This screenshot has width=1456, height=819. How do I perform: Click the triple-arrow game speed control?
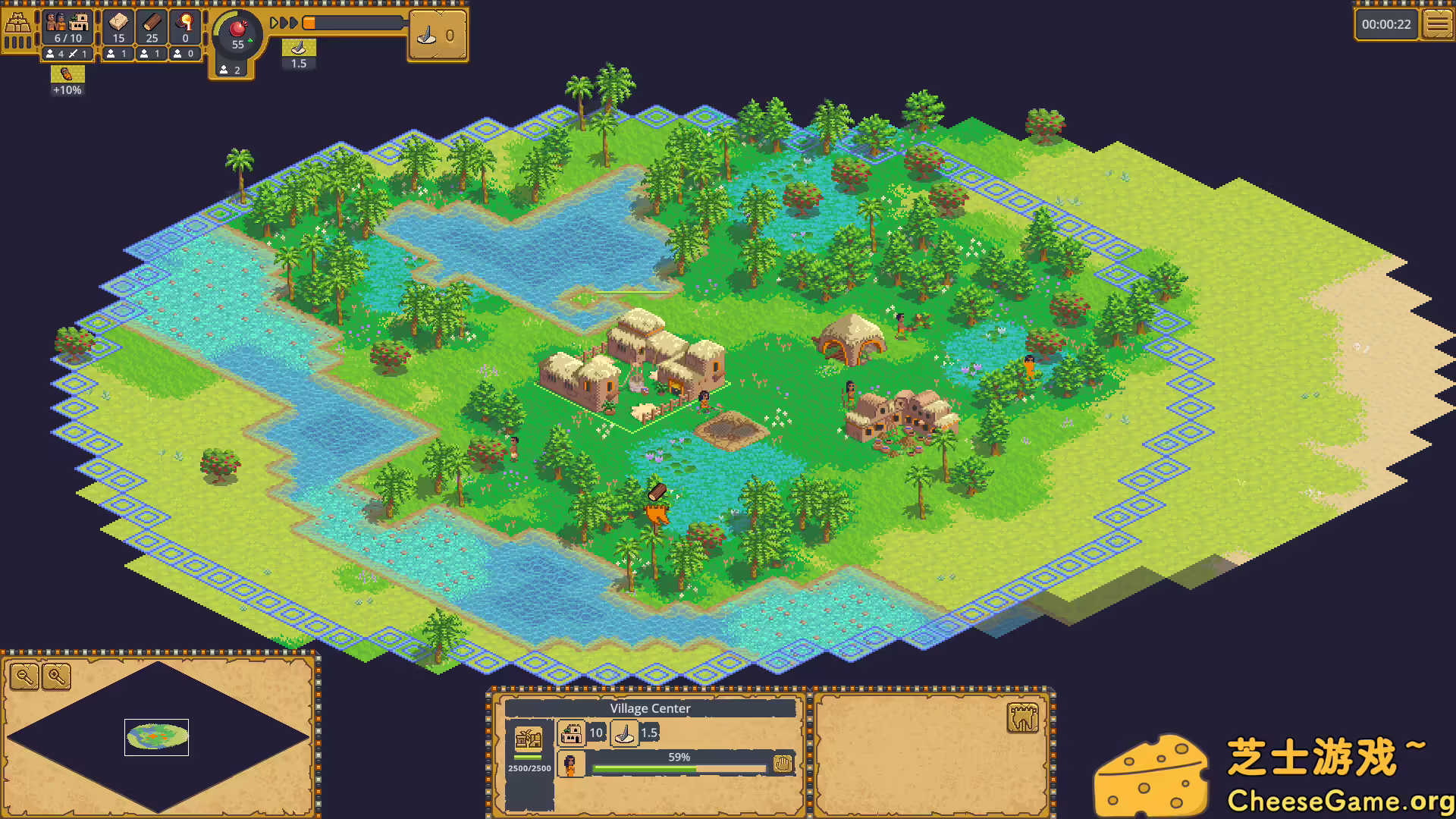pos(284,23)
